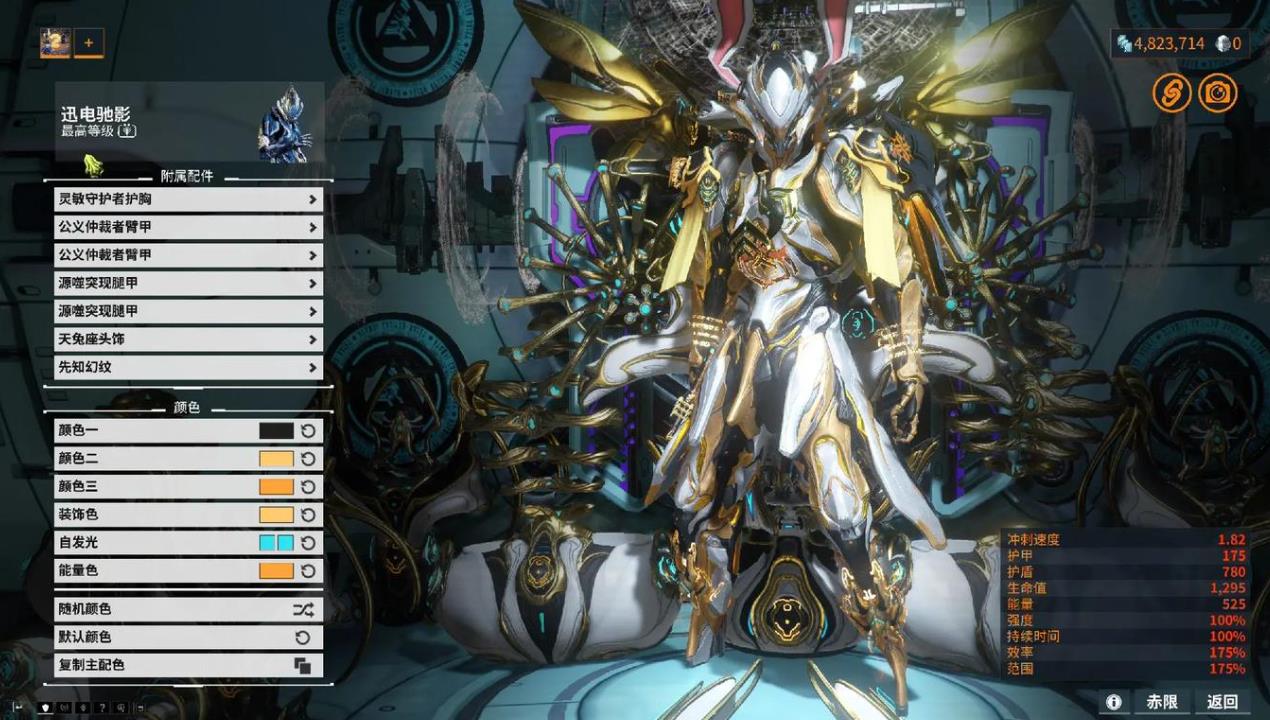The image size is (1270, 720).
Task: Change the black 颜色一 swatch
Action: pyautogui.click(x=276, y=431)
